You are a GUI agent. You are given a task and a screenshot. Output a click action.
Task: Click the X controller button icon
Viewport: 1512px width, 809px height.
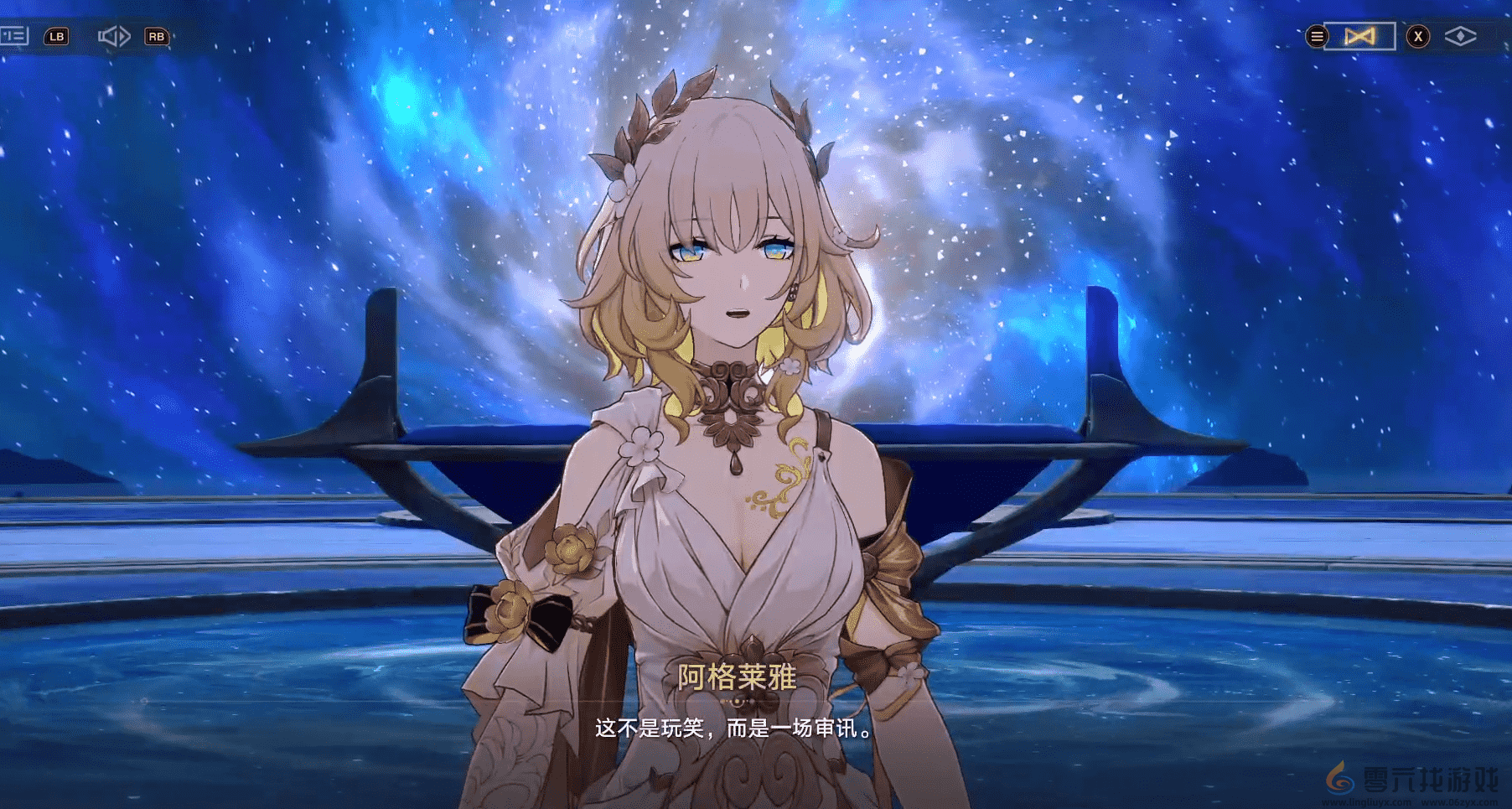click(x=1417, y=35)
